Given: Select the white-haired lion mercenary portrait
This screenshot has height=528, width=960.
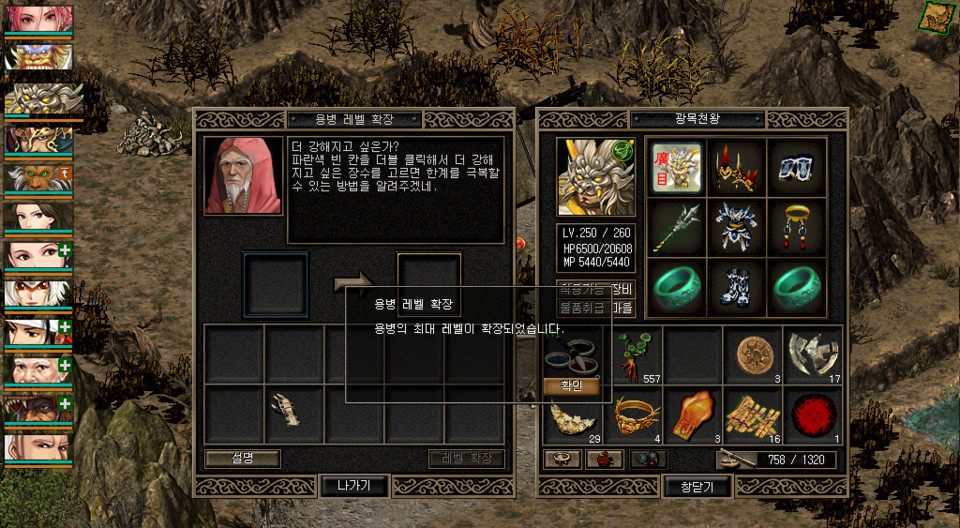Looking at the screenshot, I should tap(38, 98).
